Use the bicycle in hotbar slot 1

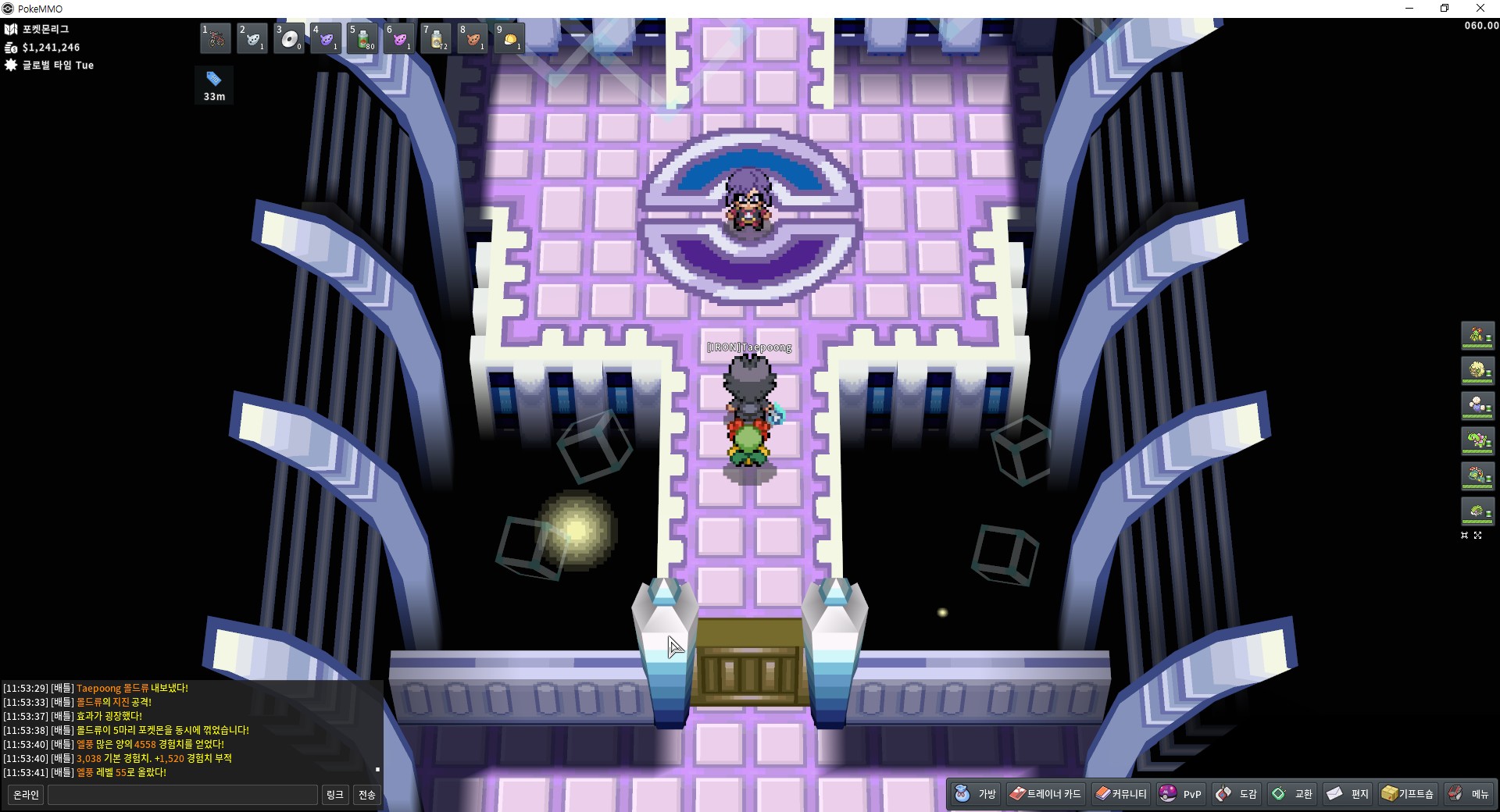[216, 38]
